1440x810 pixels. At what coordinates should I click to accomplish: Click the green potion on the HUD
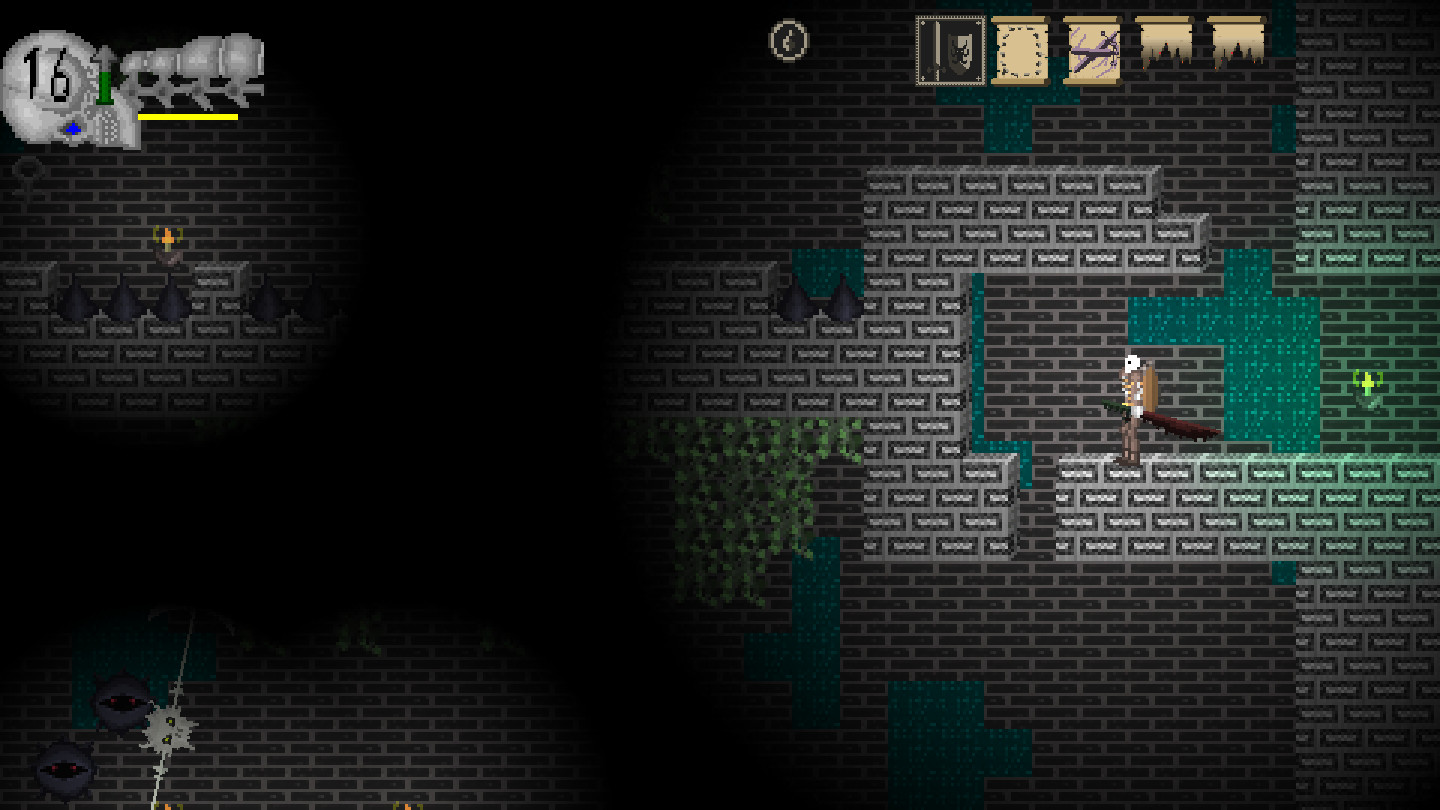pos(107,85)
